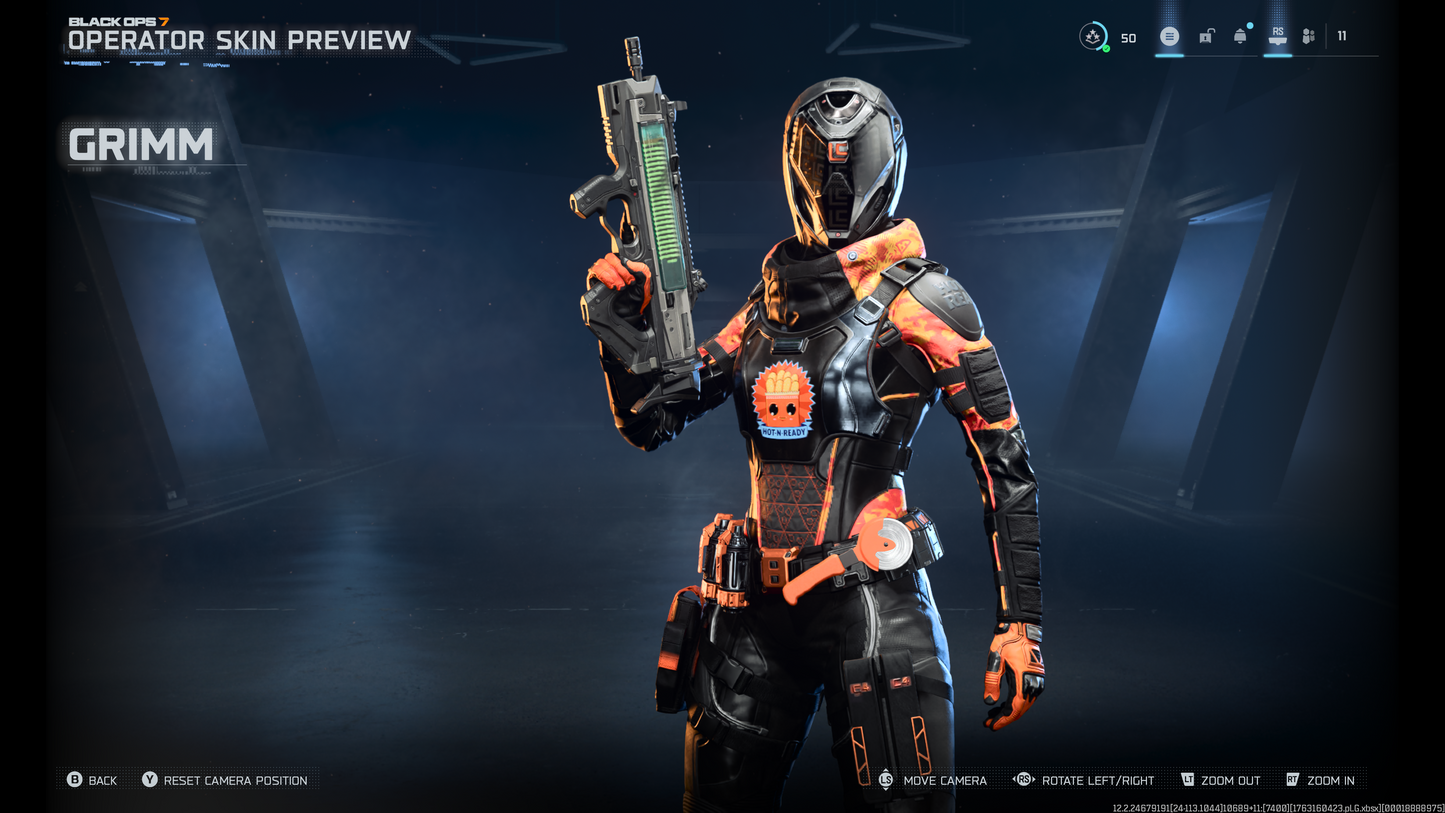
Task: Click the Operator Skin Preview title
Action: 238,40
